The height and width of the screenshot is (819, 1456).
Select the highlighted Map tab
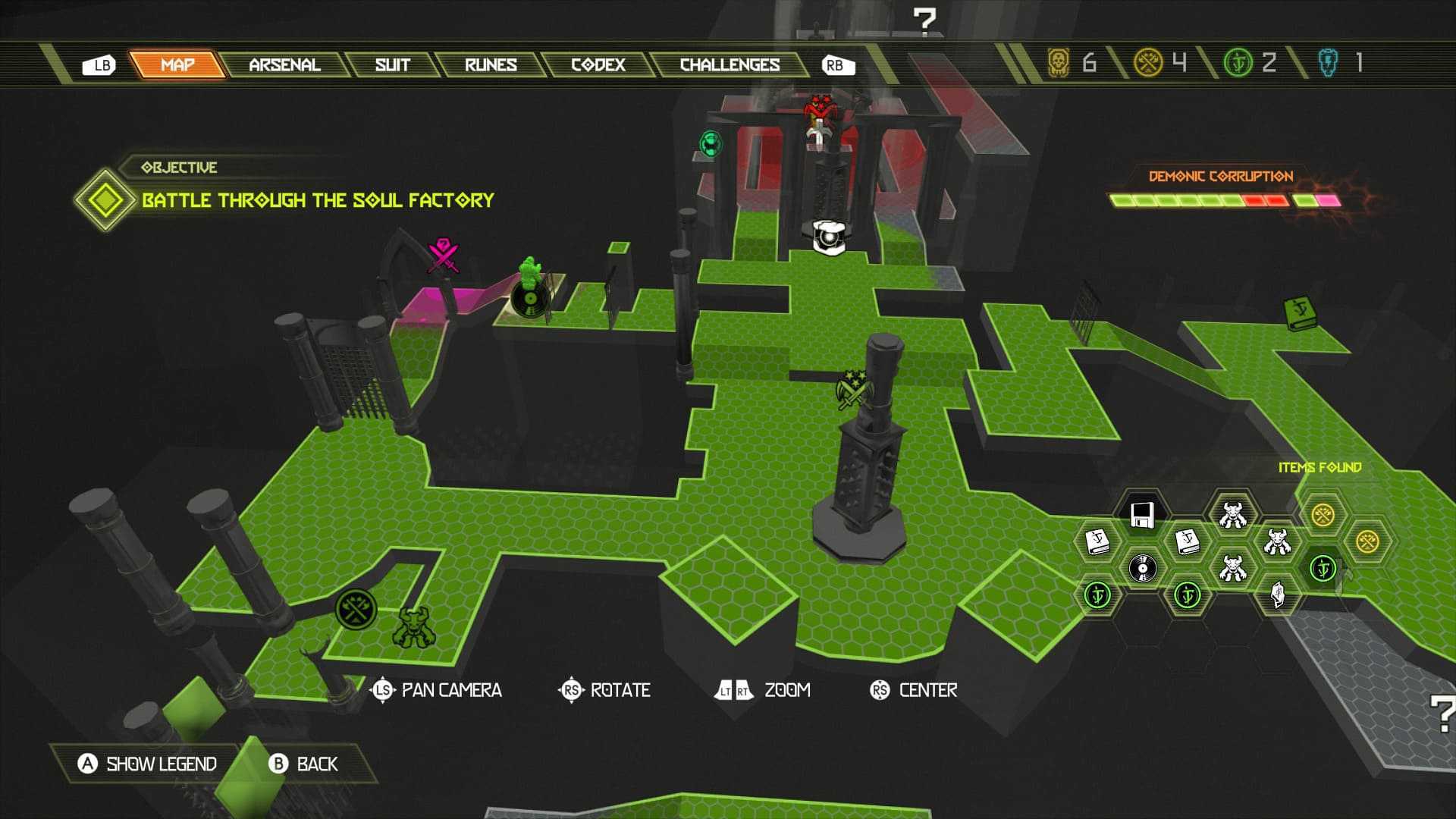(x=177, y=65)
